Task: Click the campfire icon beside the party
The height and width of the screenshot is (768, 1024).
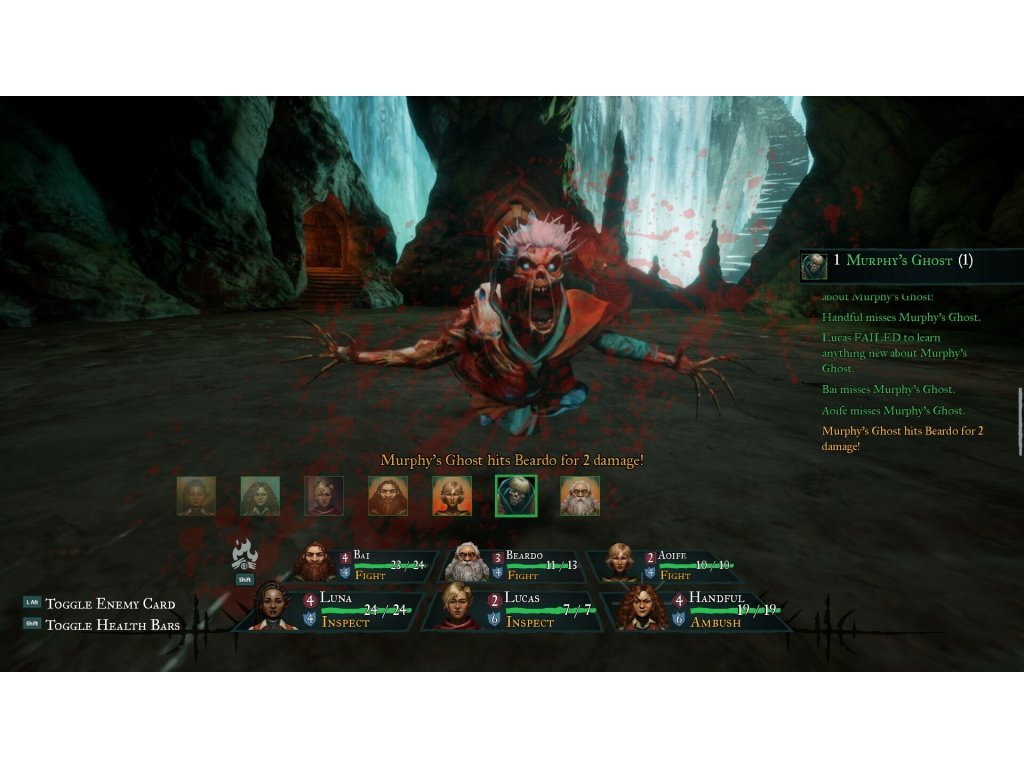Action: pos(245,555)
